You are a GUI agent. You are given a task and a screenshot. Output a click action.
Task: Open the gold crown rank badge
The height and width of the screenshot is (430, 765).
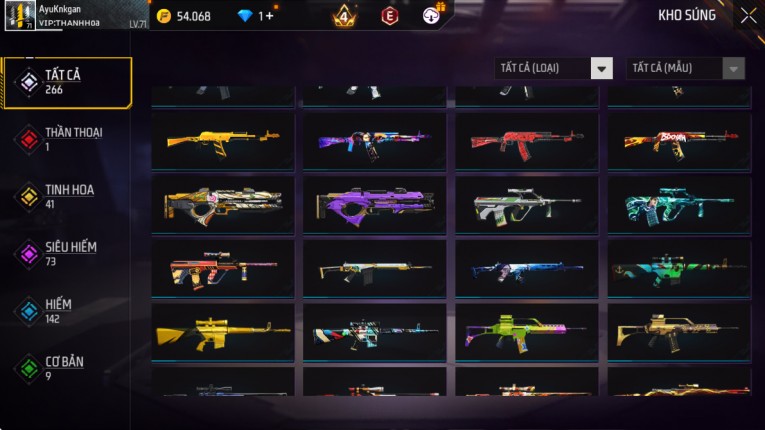click(344, 16)
